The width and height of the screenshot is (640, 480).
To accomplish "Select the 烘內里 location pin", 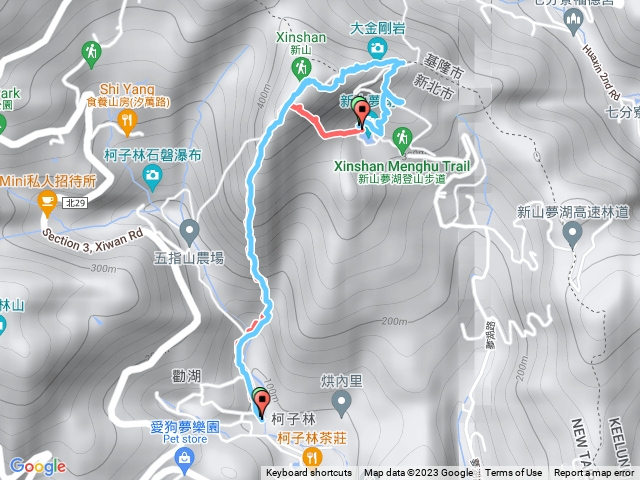I will point(340,404).
